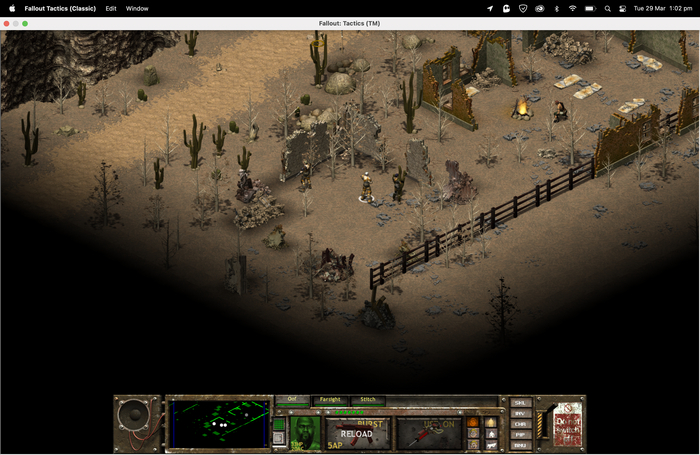Open the INV inventory screen
The height and width of the screenshot is (455, 700).
point(520,414)
